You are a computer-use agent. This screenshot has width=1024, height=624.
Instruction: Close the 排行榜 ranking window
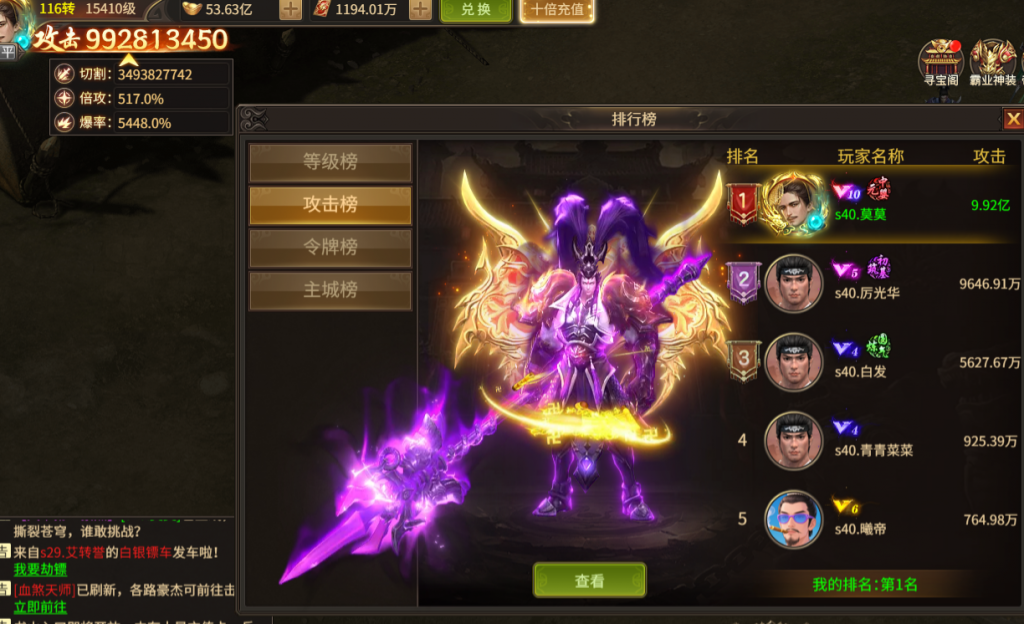click(1012, 119)
